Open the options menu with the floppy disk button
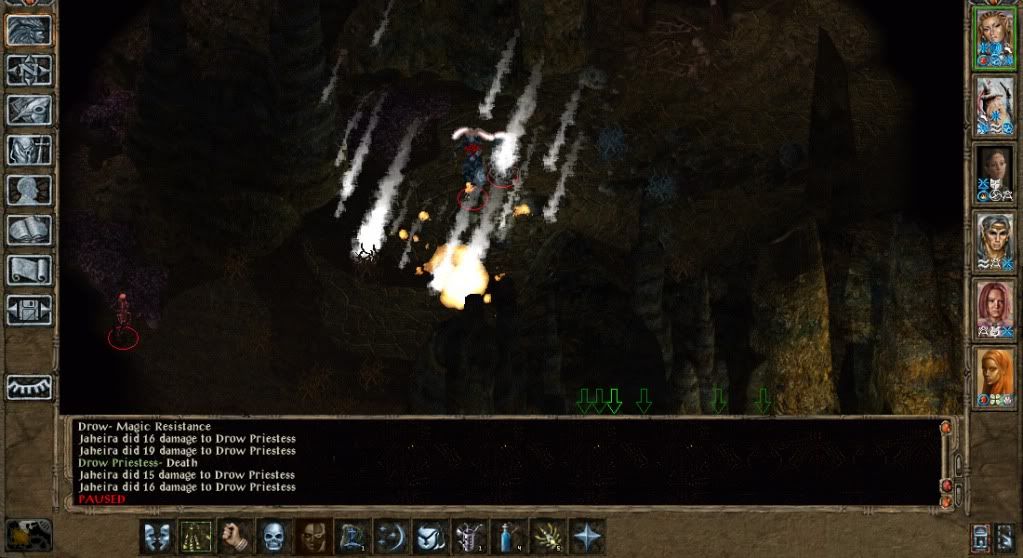Viewport: 1023px width, 558px height. click(x=29, y=310)
